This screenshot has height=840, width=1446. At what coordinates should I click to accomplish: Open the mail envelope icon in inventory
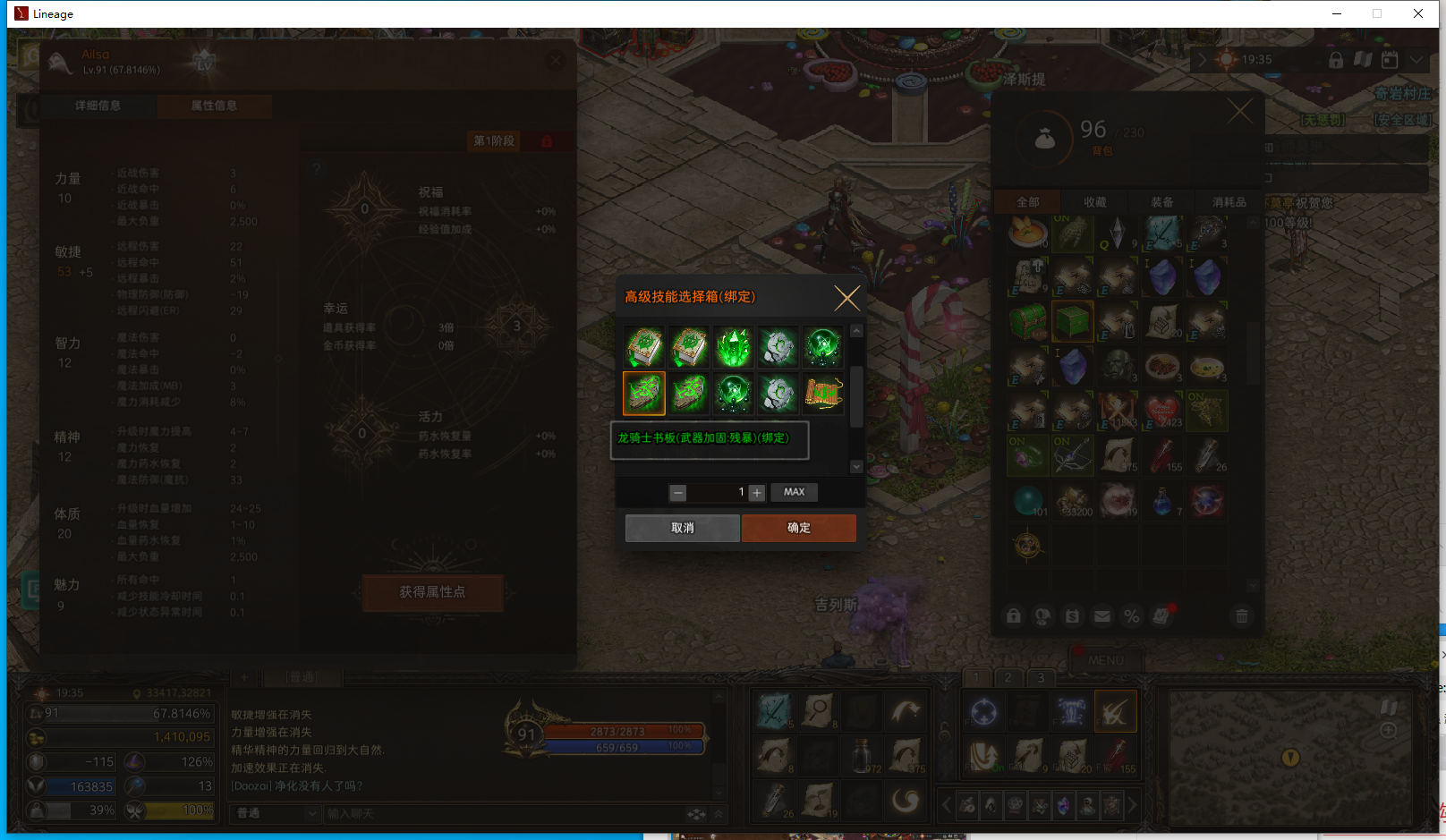pyautogui.click(x=1102, y=615)
